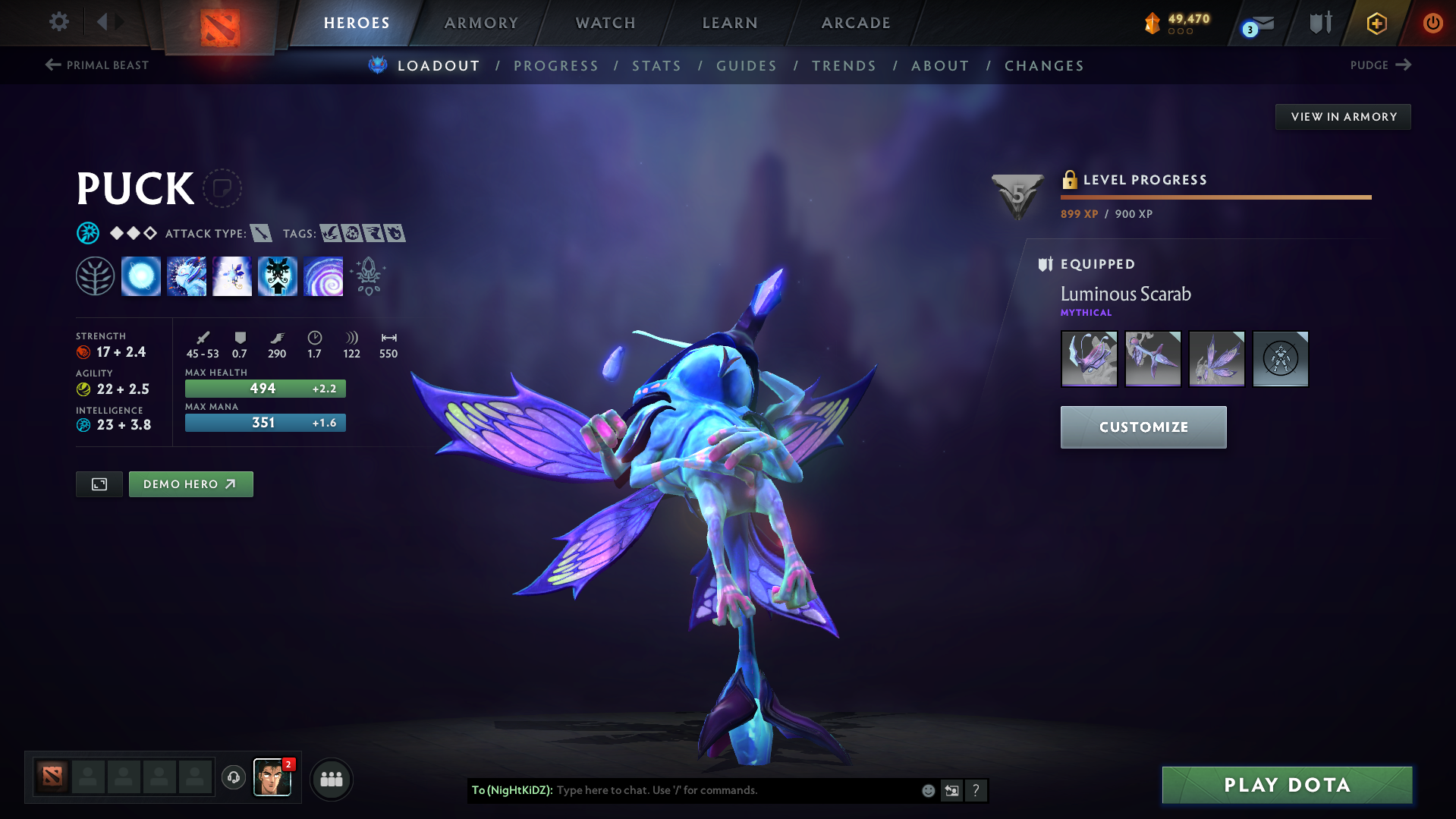
Task: Click the Aghanim's upgrade icon beside abilities
Action: coord(368,276)
